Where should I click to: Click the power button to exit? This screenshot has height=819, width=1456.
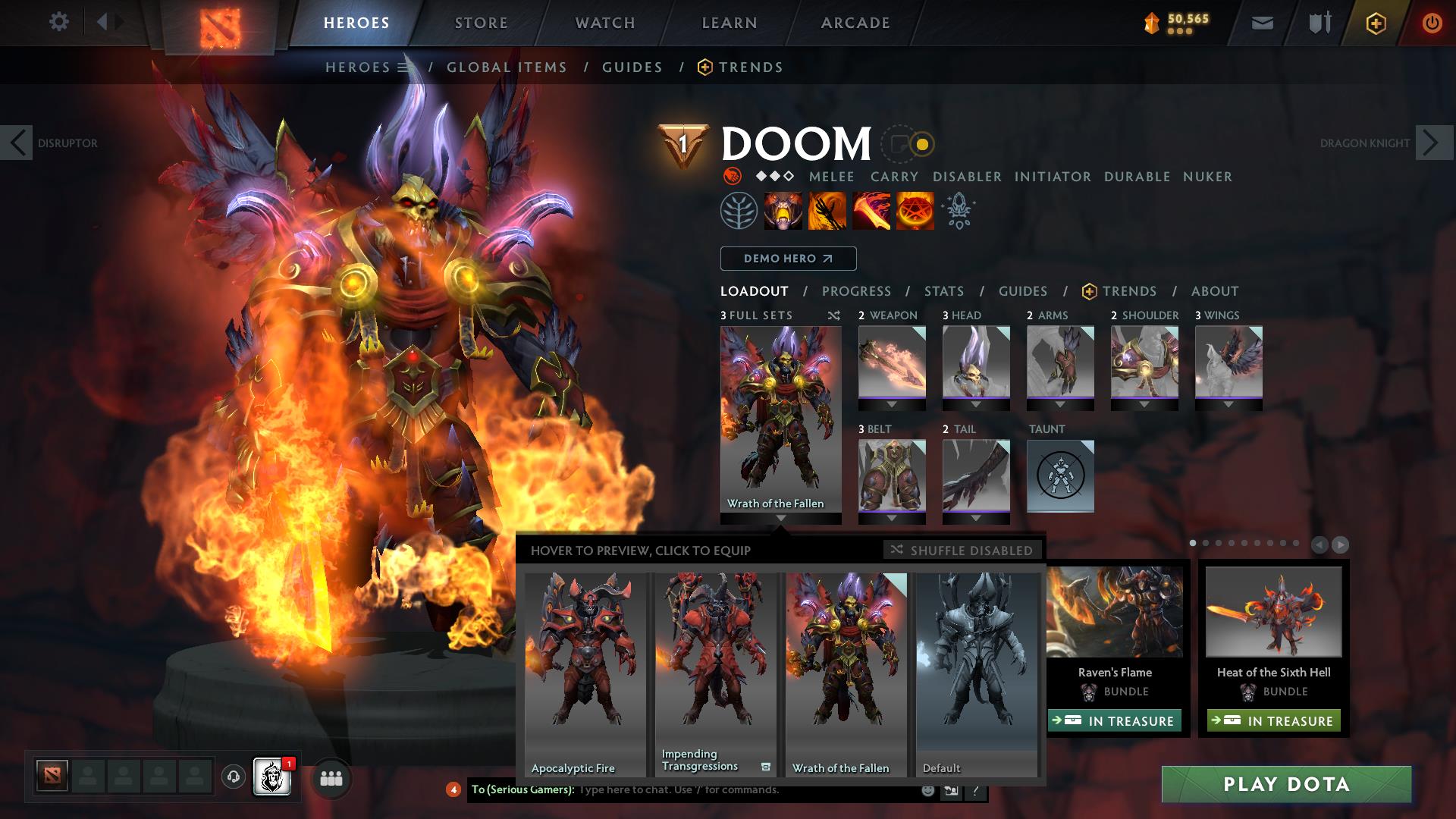[x=1432, y=22]
